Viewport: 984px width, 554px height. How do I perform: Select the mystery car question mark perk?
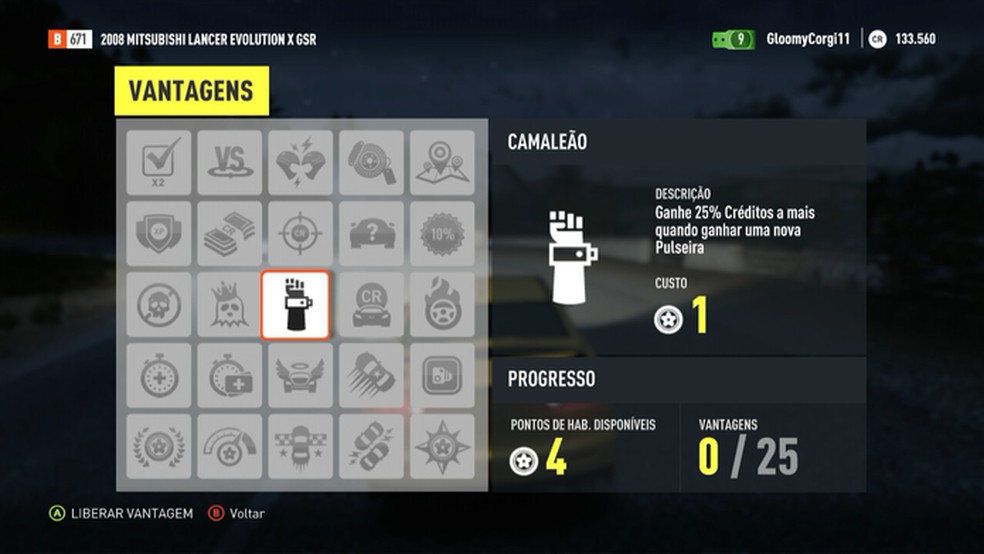point(371,233)
